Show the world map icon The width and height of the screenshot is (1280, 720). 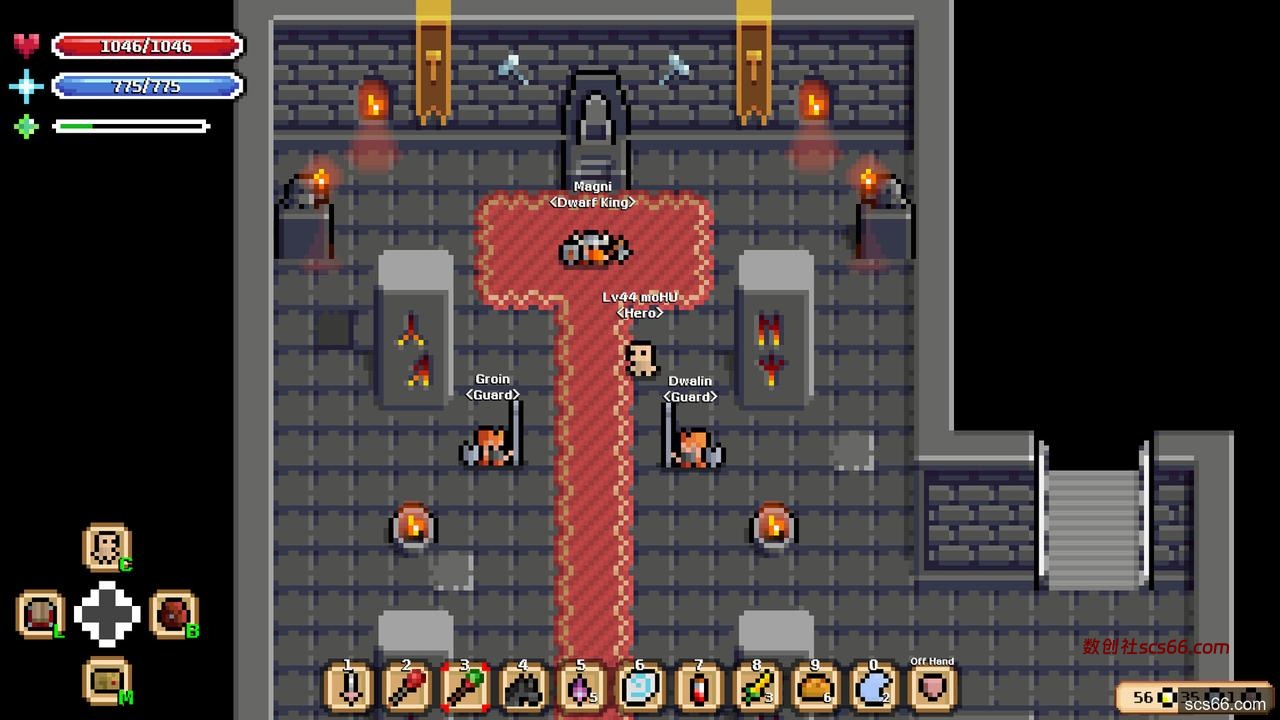point(106,681)
